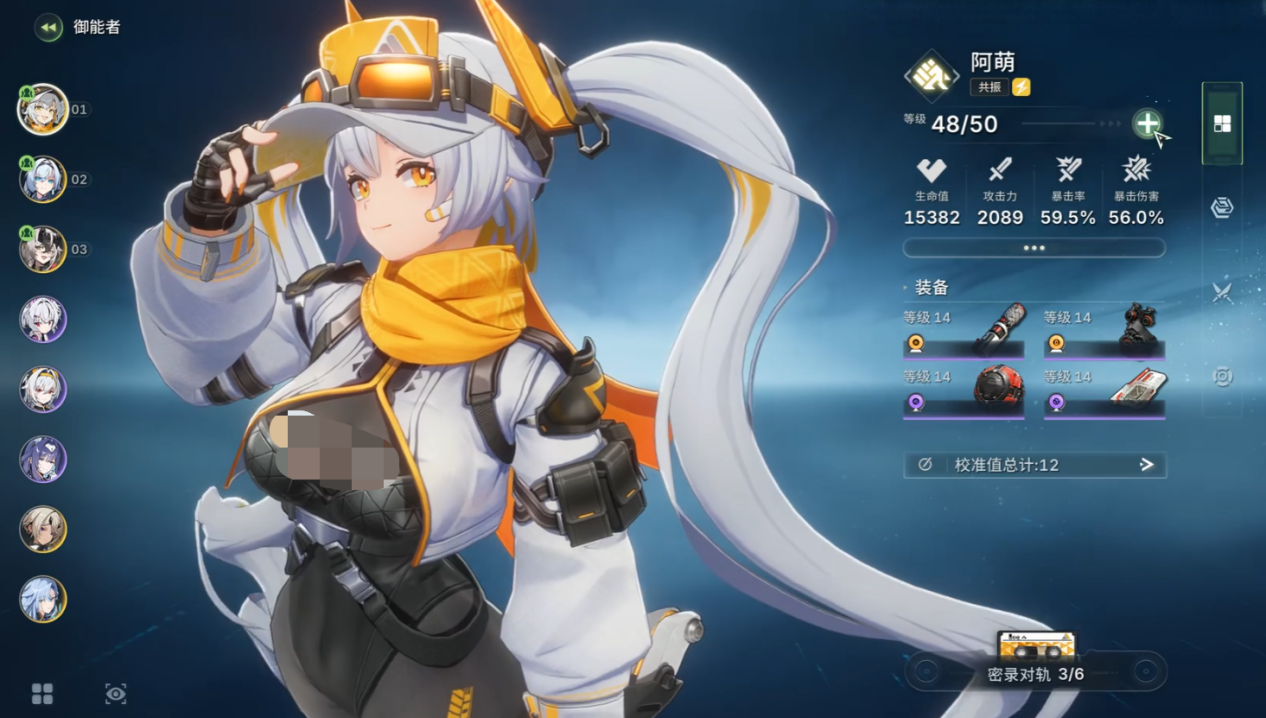
Task: Click the green plus level-up button
Action: 1147,124
